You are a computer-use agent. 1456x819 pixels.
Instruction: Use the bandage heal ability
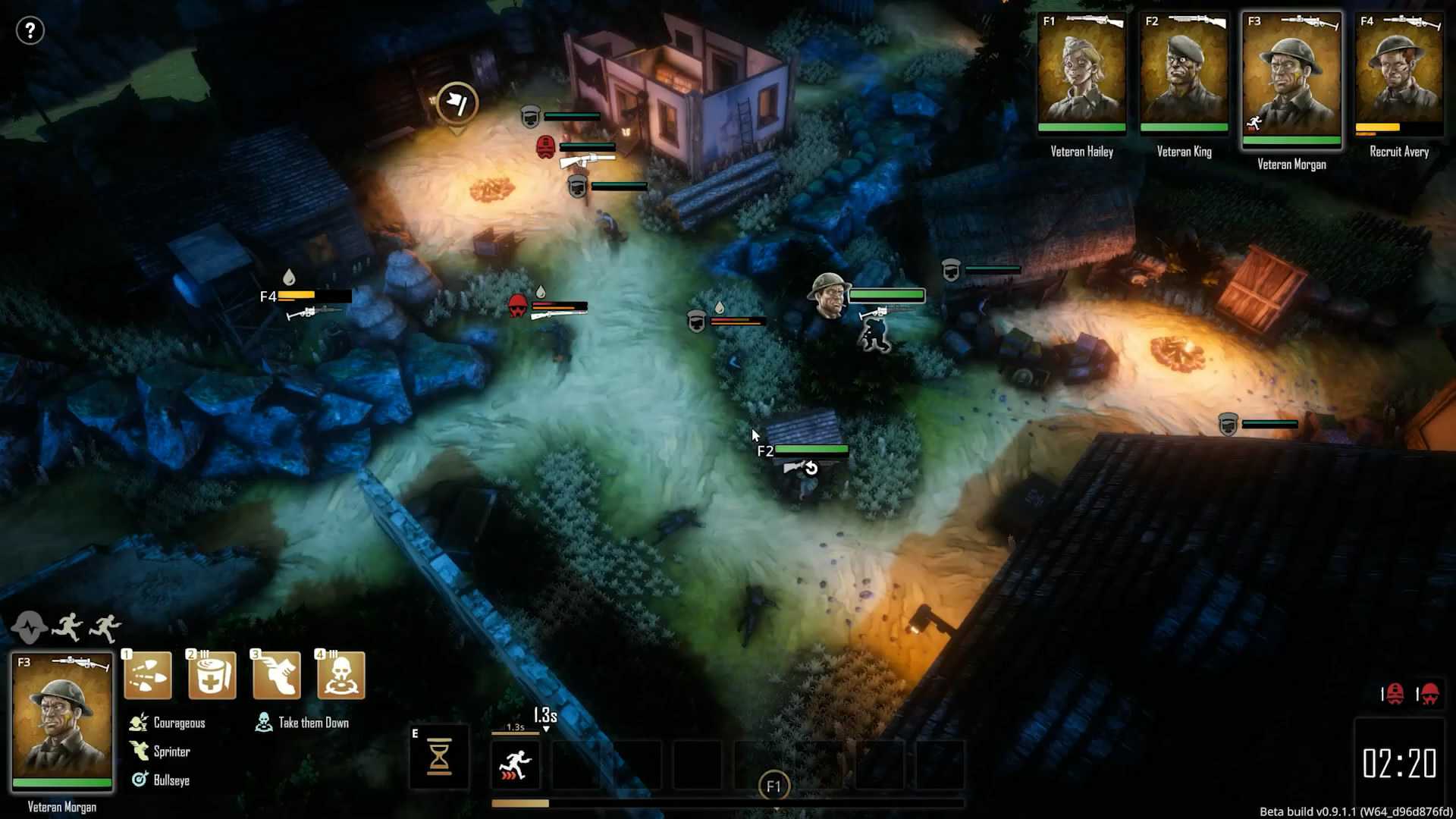point(212,675)
